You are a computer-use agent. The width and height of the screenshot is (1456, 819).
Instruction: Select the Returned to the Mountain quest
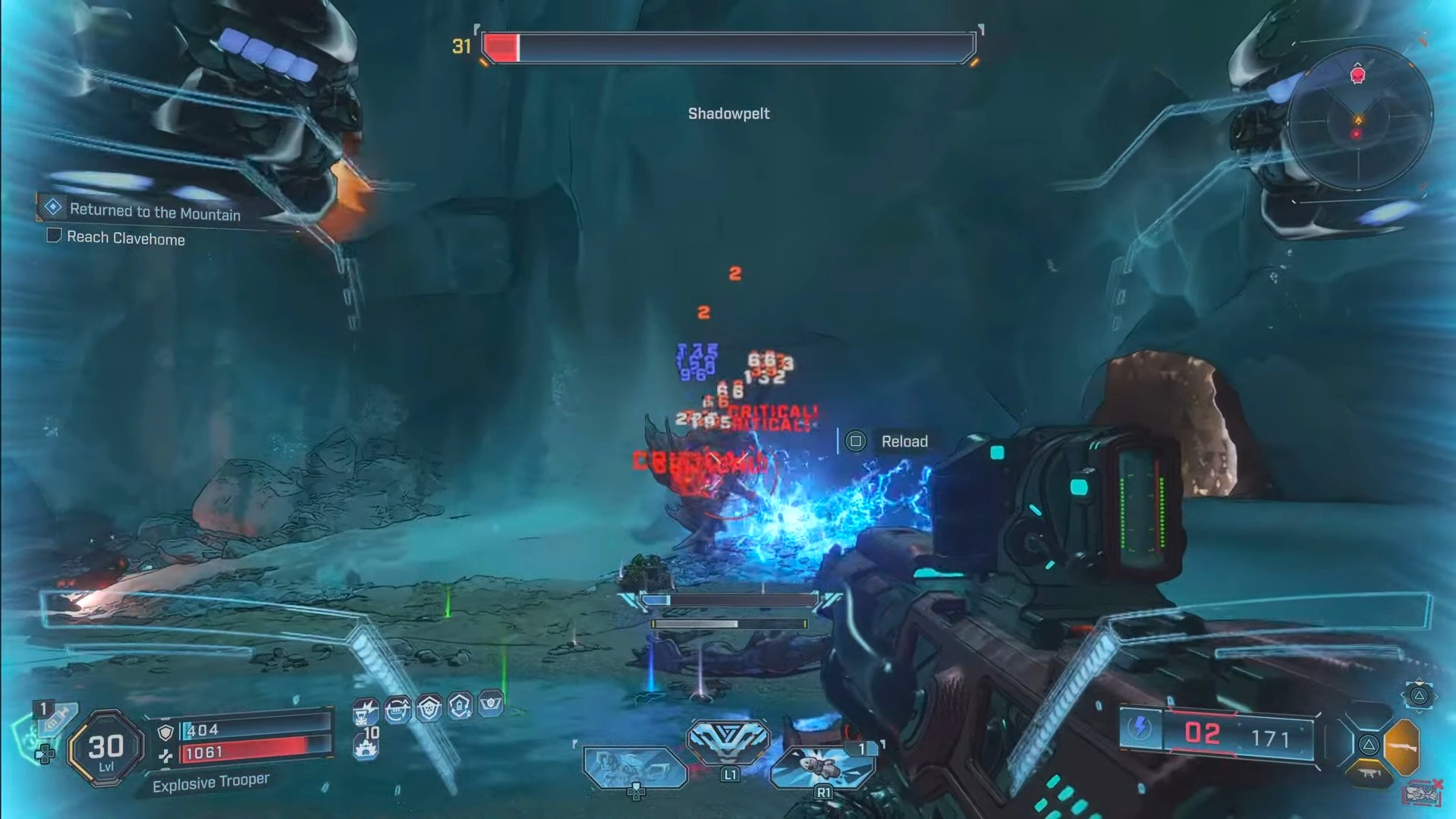tap(155, 212)
